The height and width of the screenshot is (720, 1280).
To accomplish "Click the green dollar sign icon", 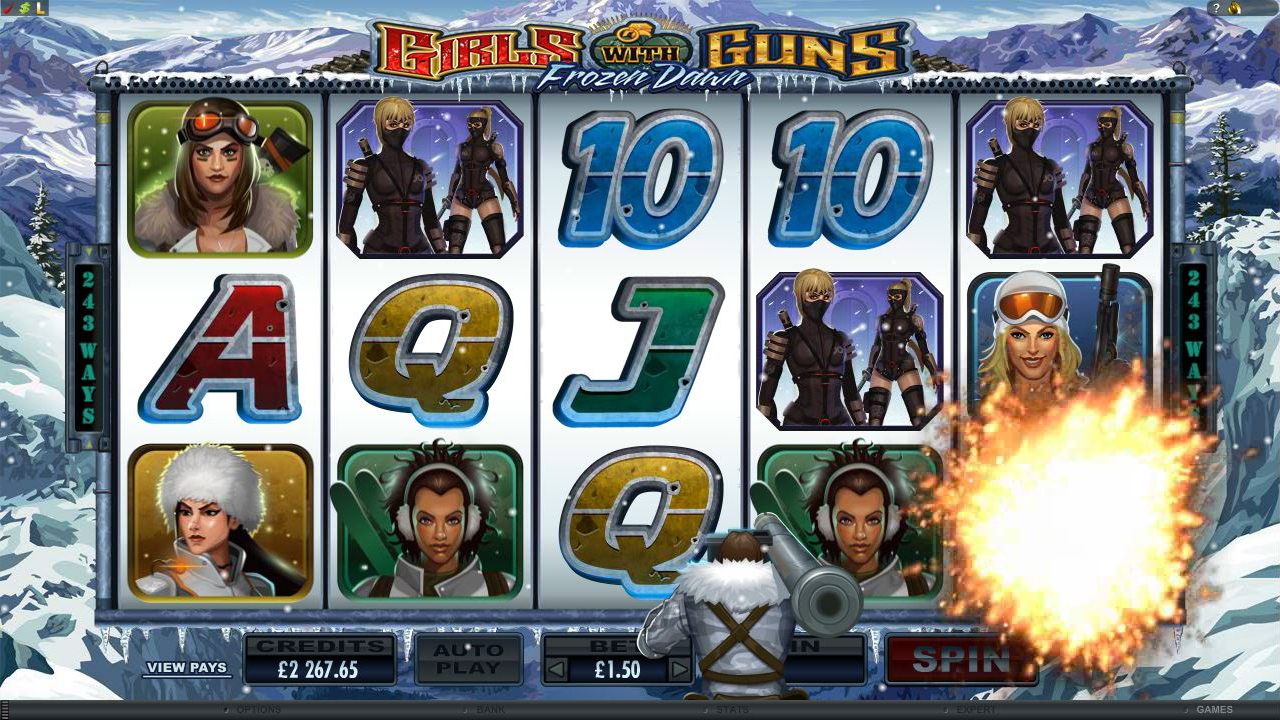I will 24,8.
